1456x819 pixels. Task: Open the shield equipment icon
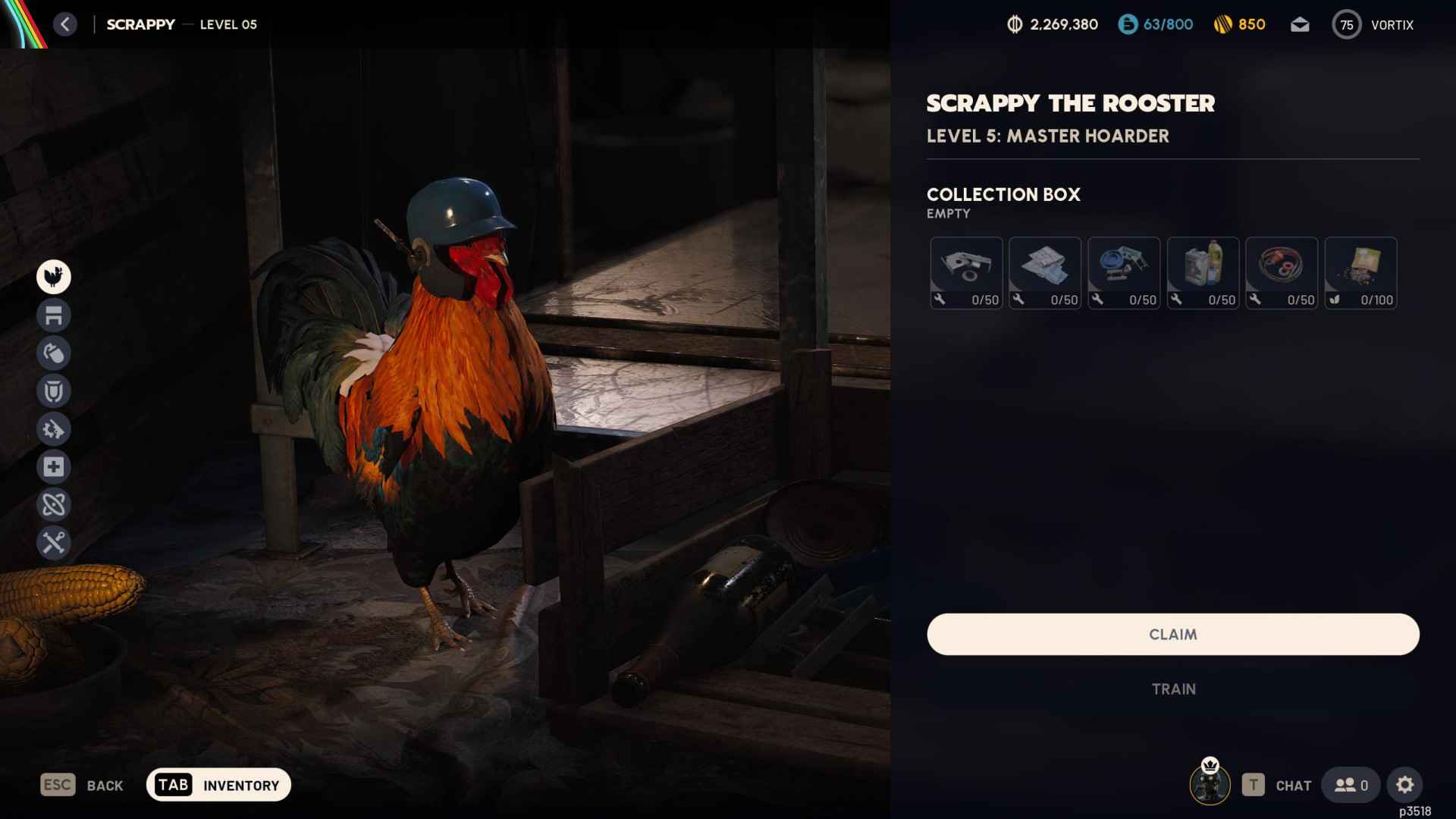point(52,391)
